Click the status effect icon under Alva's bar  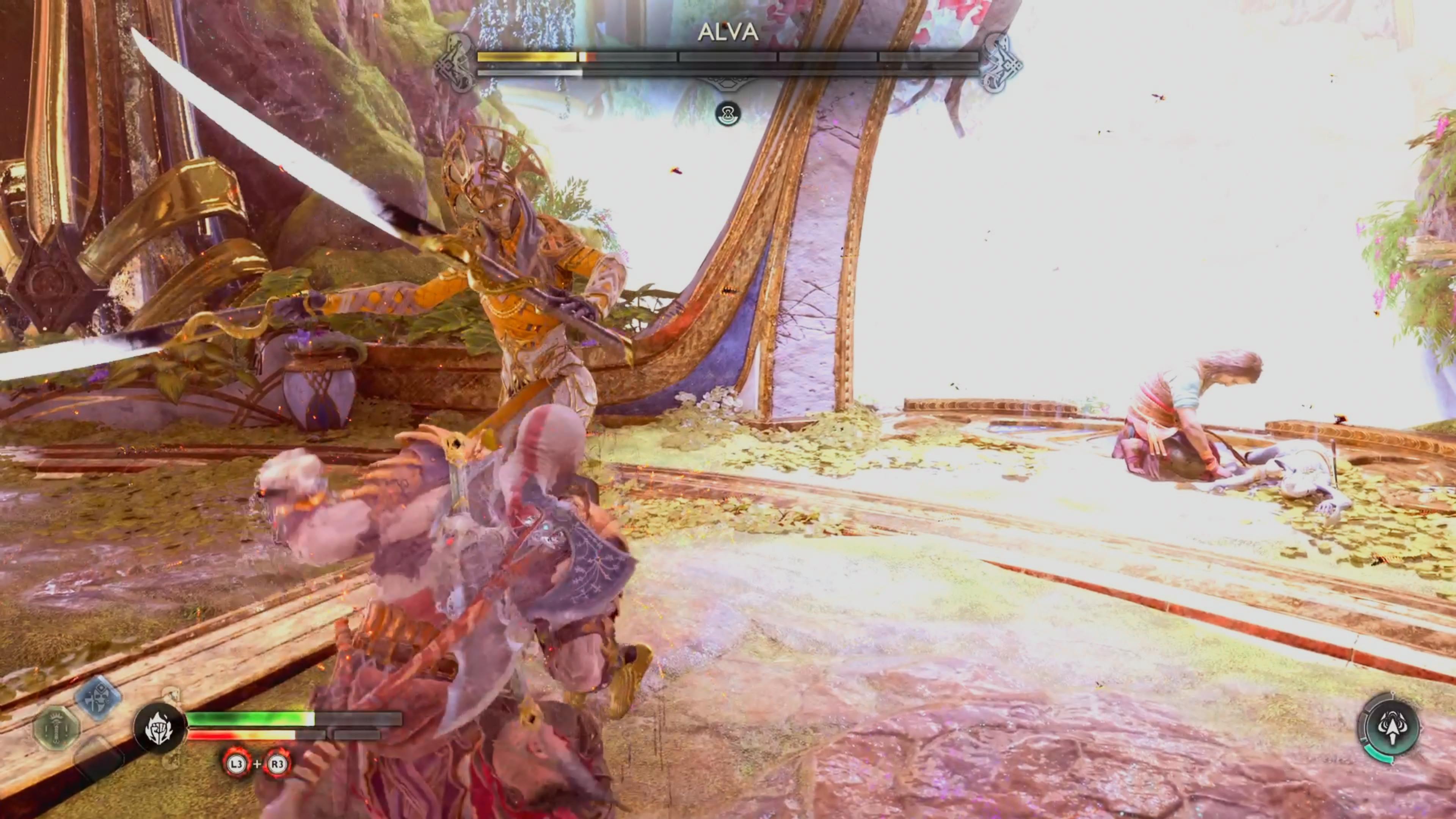[x=728, y=114]
